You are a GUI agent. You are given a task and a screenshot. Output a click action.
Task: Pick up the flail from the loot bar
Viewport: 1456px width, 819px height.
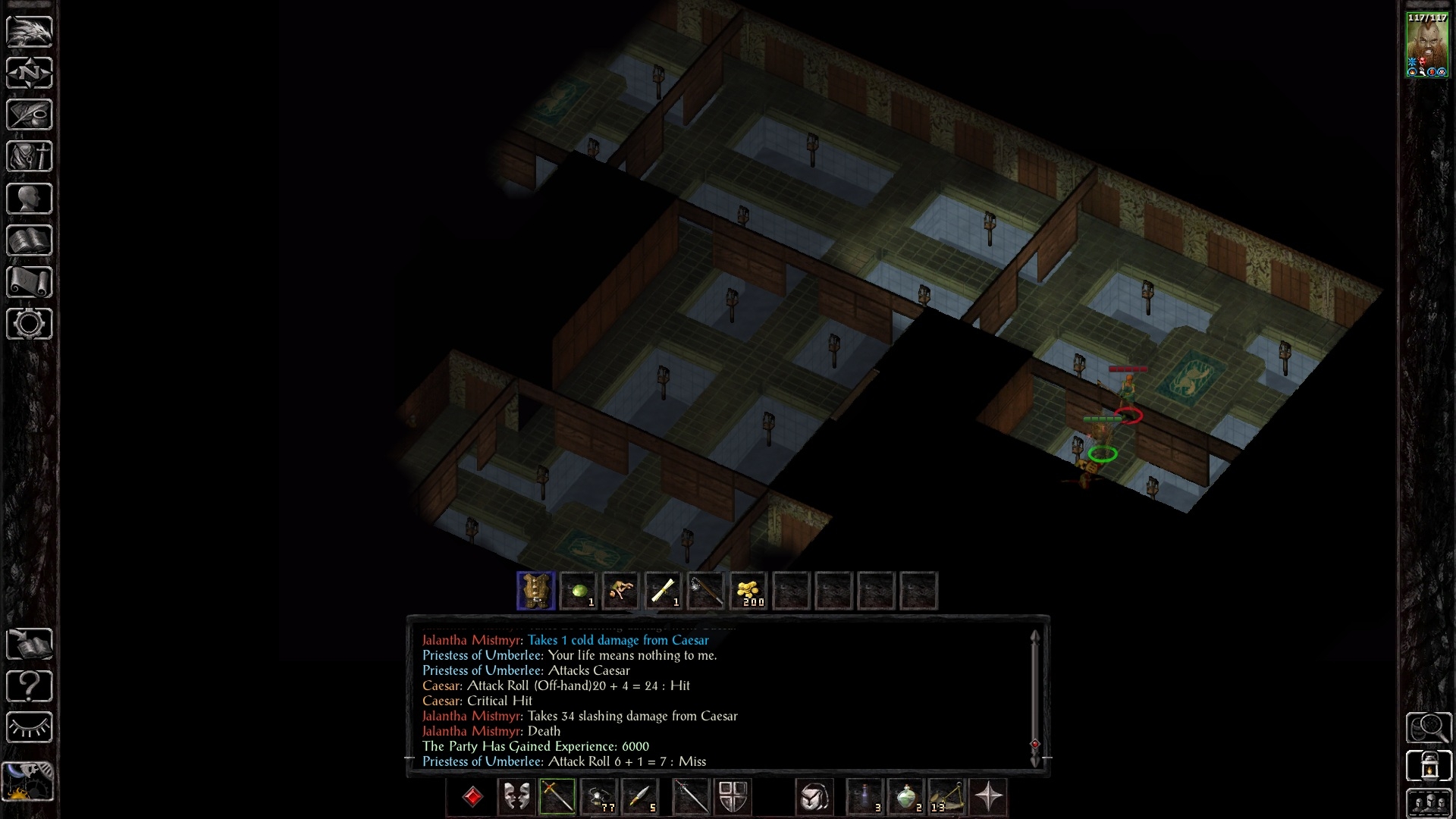[705, 591]
